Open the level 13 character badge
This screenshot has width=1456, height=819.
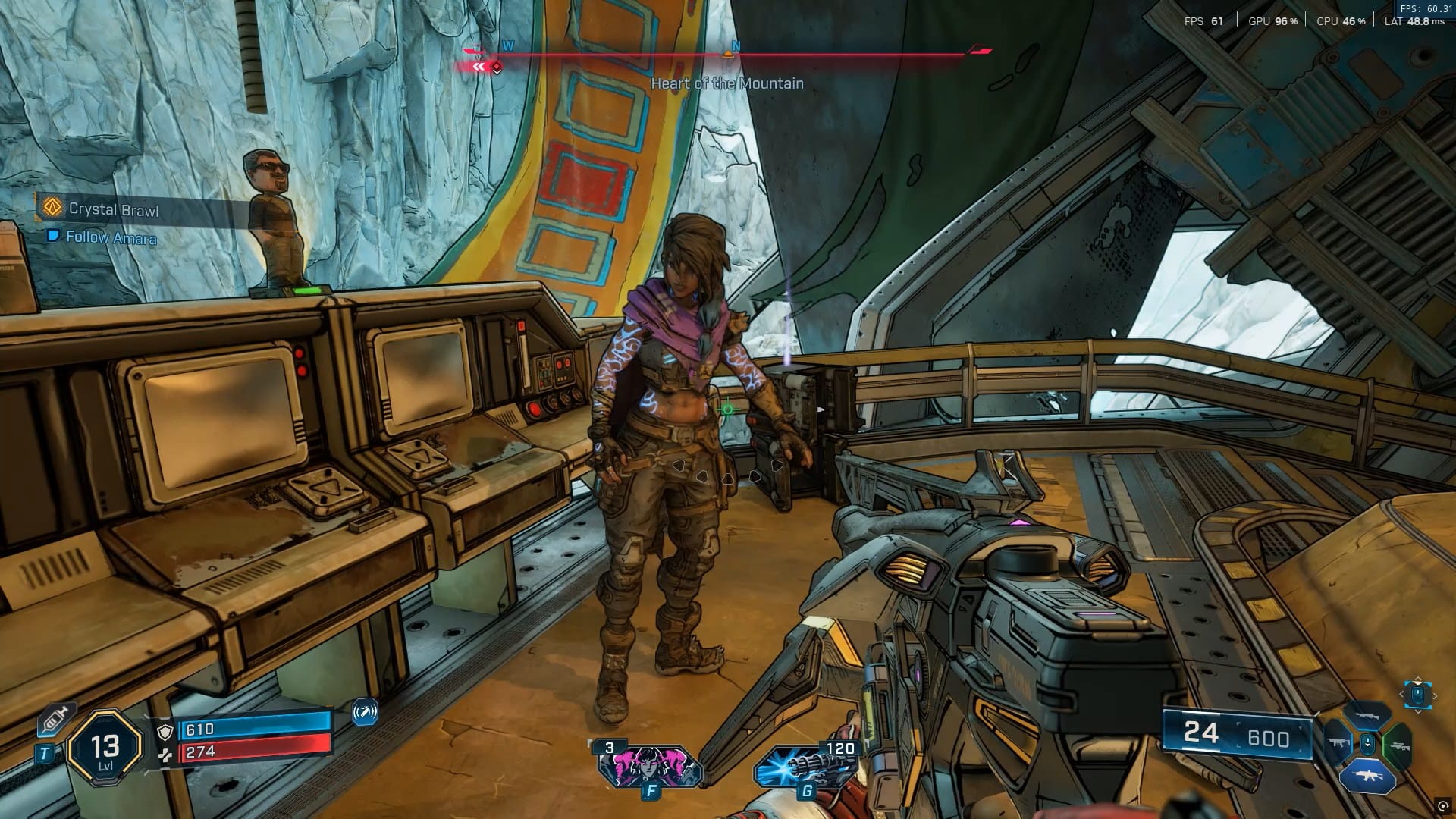[x=105, y=750]
